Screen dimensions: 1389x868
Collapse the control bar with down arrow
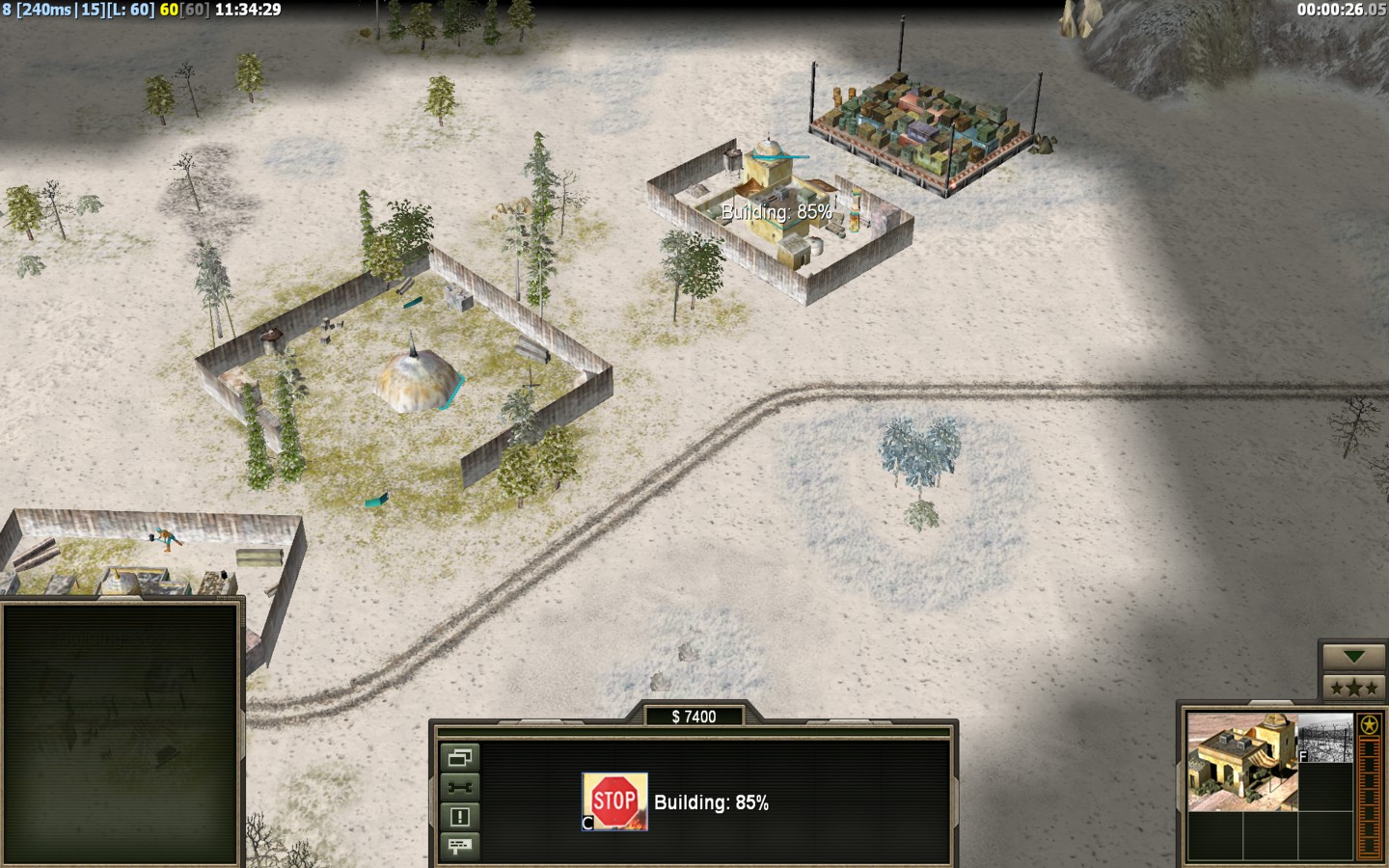(1353, 657)
